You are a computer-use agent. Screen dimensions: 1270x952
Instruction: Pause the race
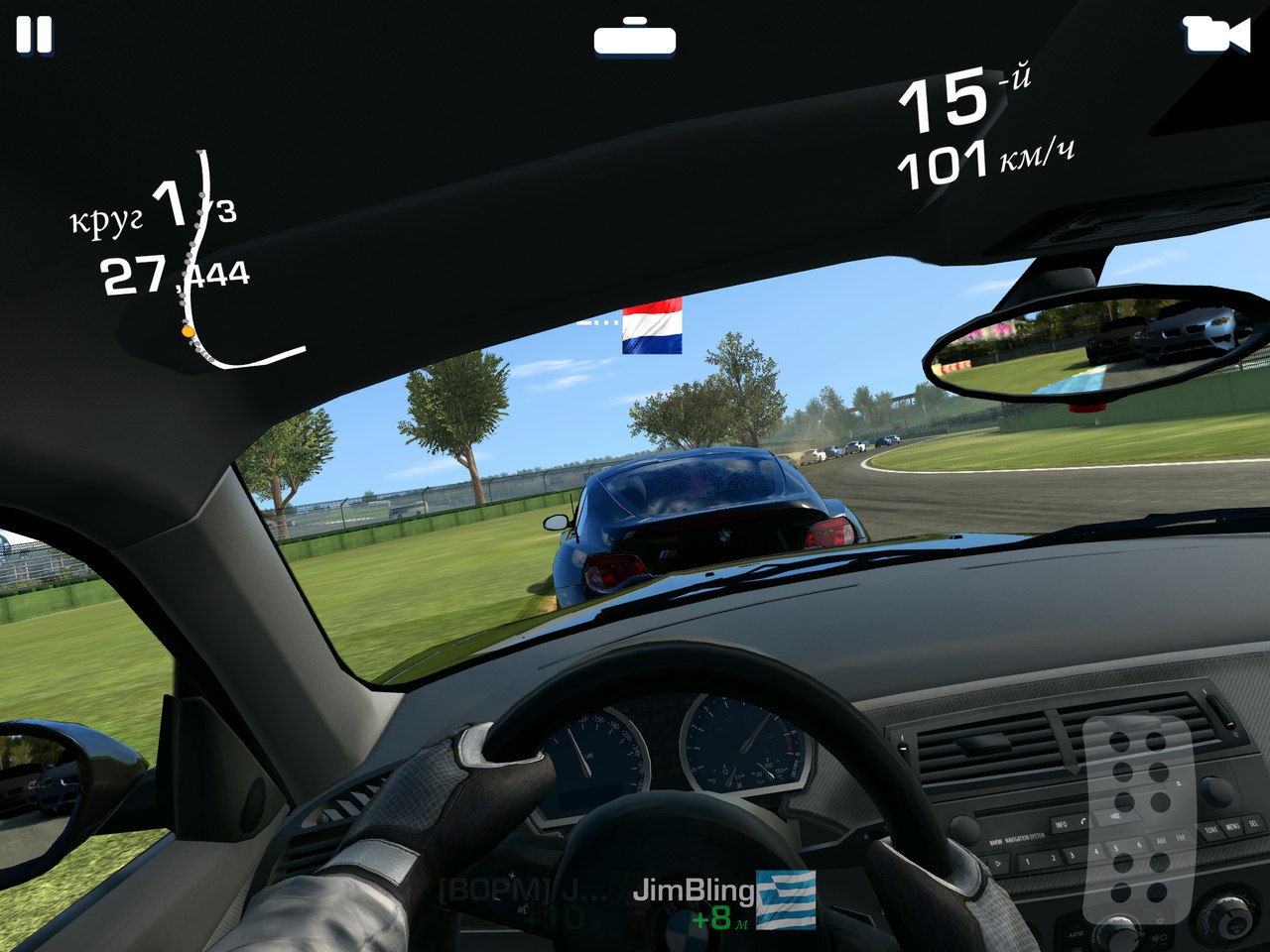[x=34, y=35]
